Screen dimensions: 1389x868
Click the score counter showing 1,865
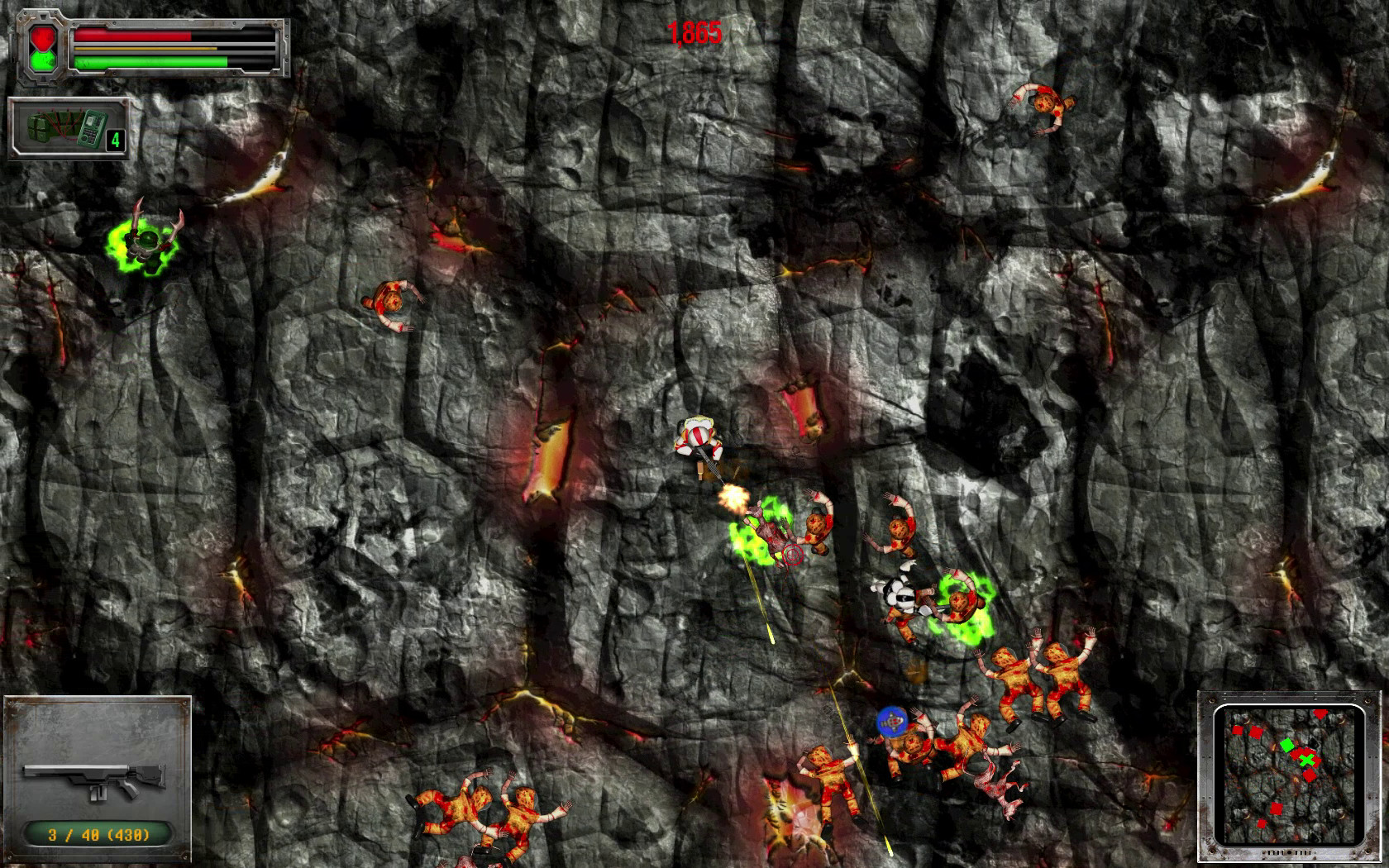coord(694,33)
